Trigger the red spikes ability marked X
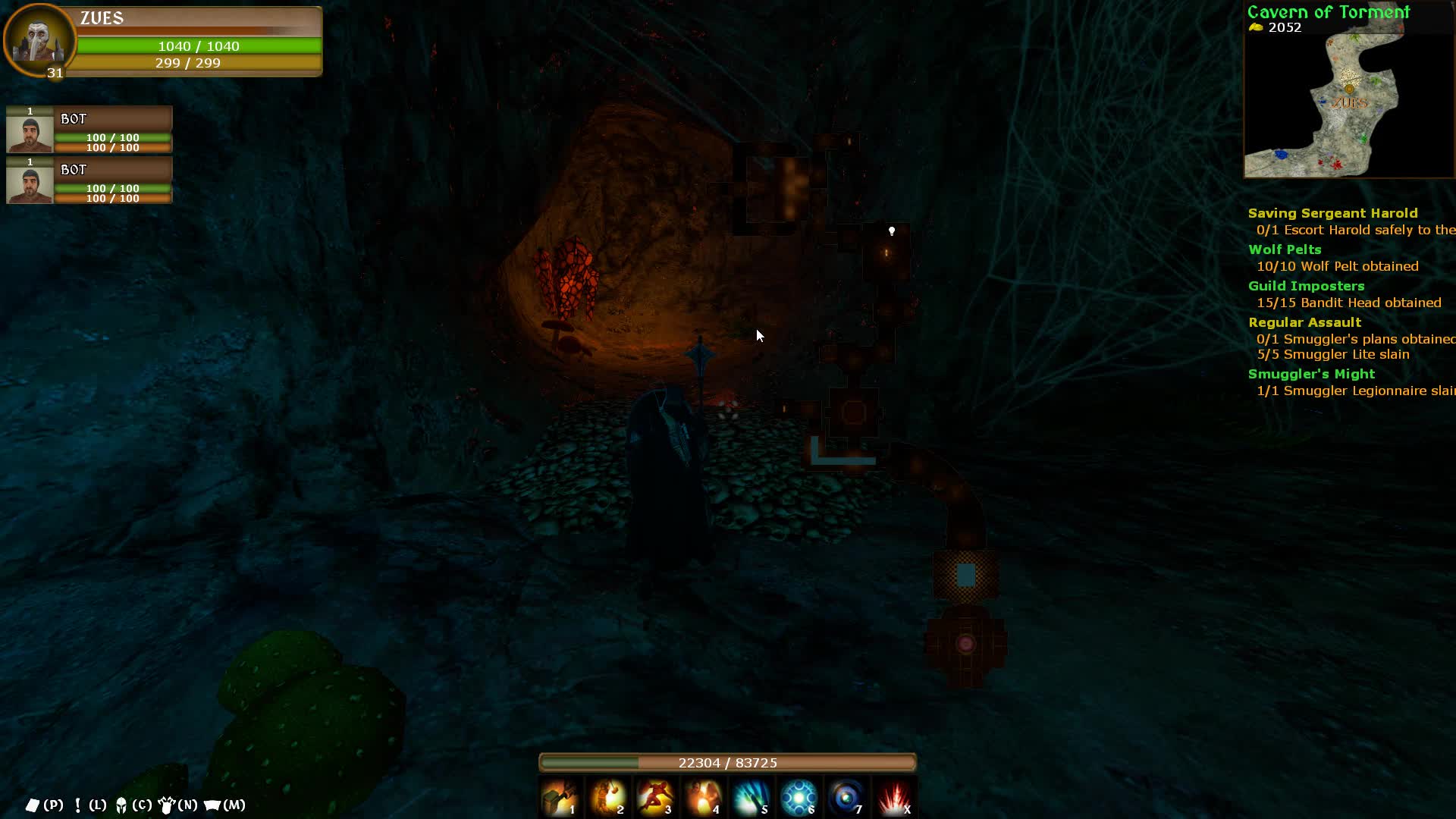The width and height of the screenshot is (1456, 819). 895,798
